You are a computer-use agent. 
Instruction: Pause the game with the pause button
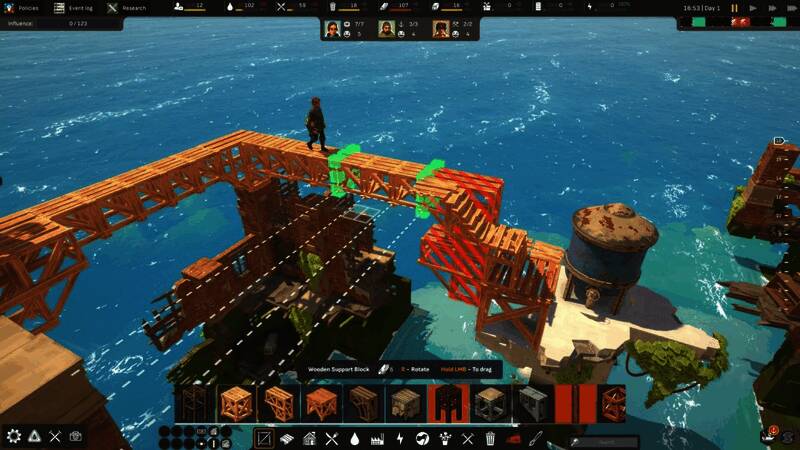click(735, 8)
